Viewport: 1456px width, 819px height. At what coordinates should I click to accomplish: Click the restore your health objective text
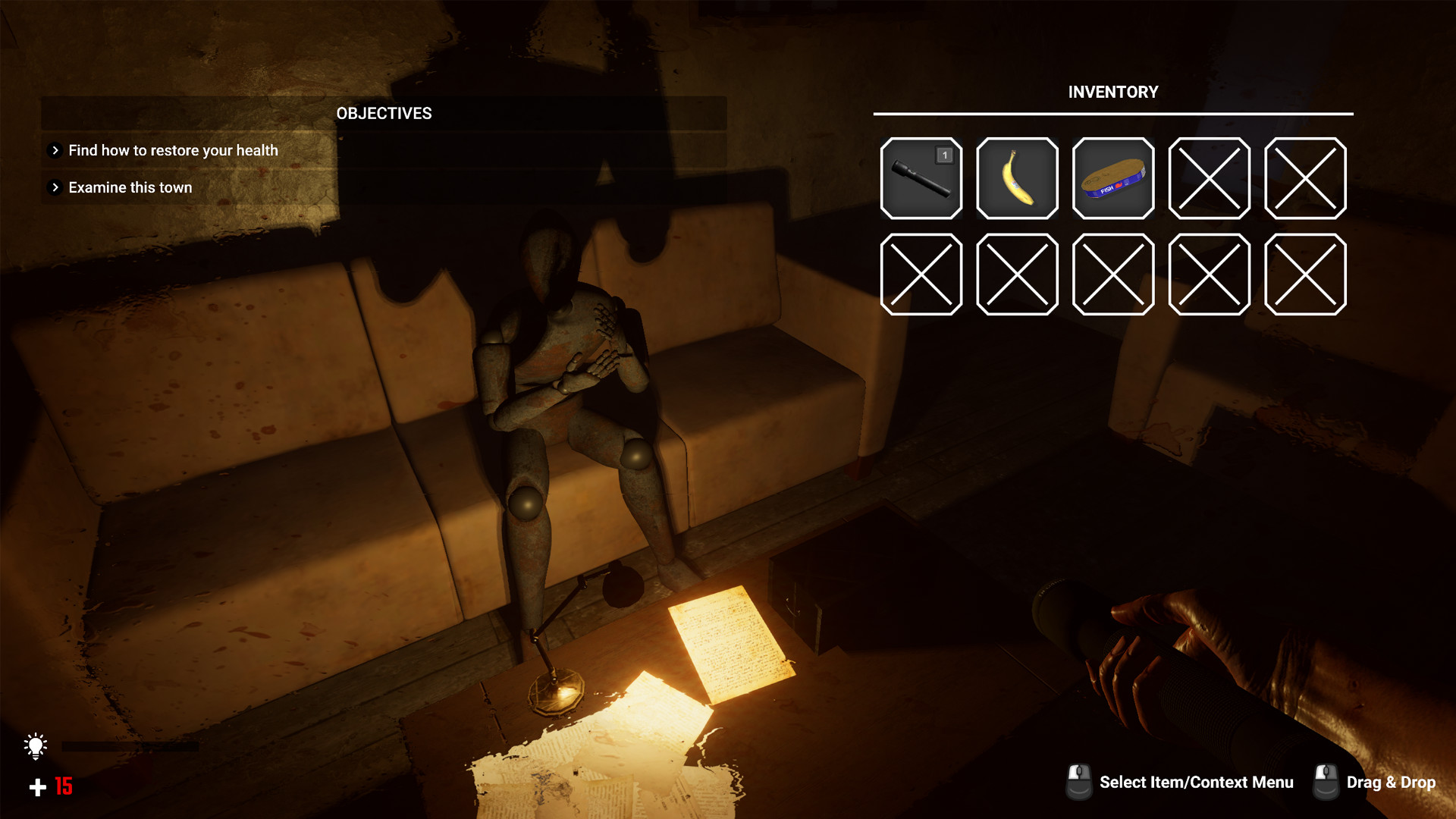173,150
